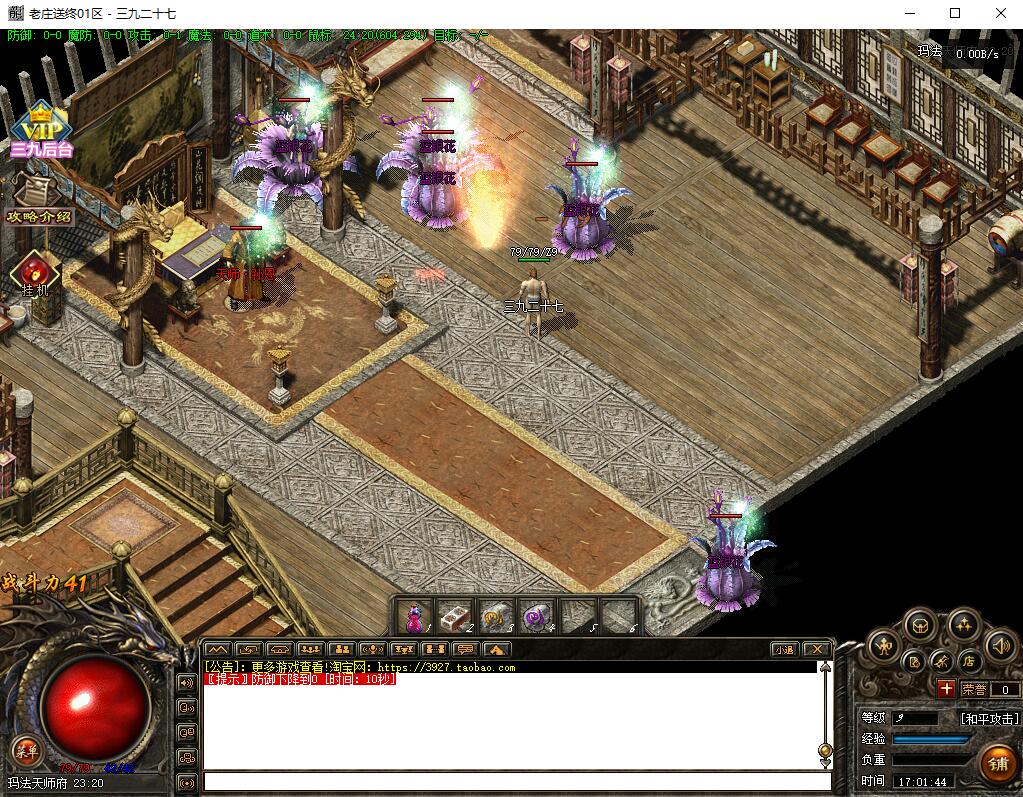The height and width of the screenshot is (797, 1023).
Task: Click the red plus button beside 荣誉
Action: [x=946, y=689]
